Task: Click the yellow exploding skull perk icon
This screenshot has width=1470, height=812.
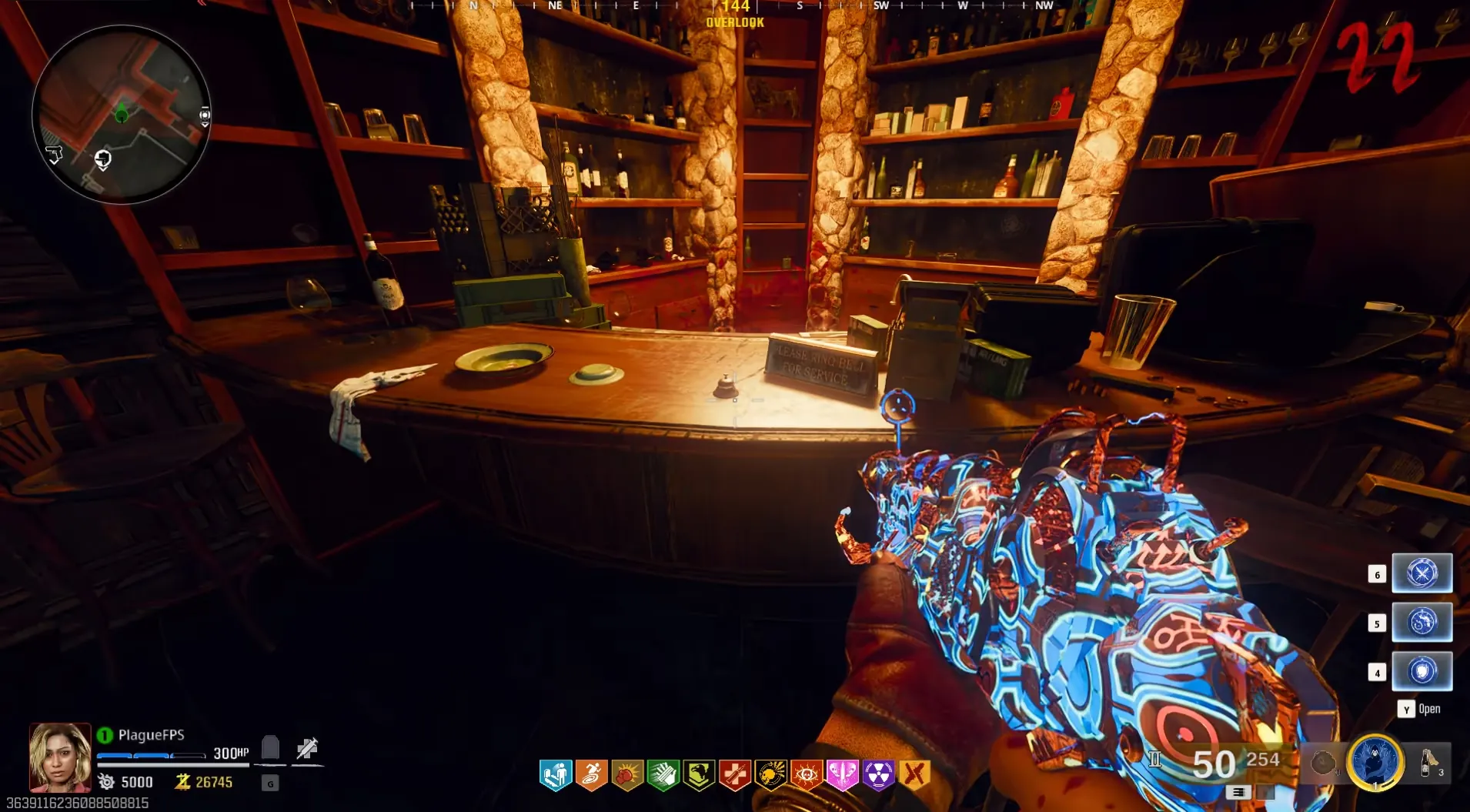Action: pos(770,775)
